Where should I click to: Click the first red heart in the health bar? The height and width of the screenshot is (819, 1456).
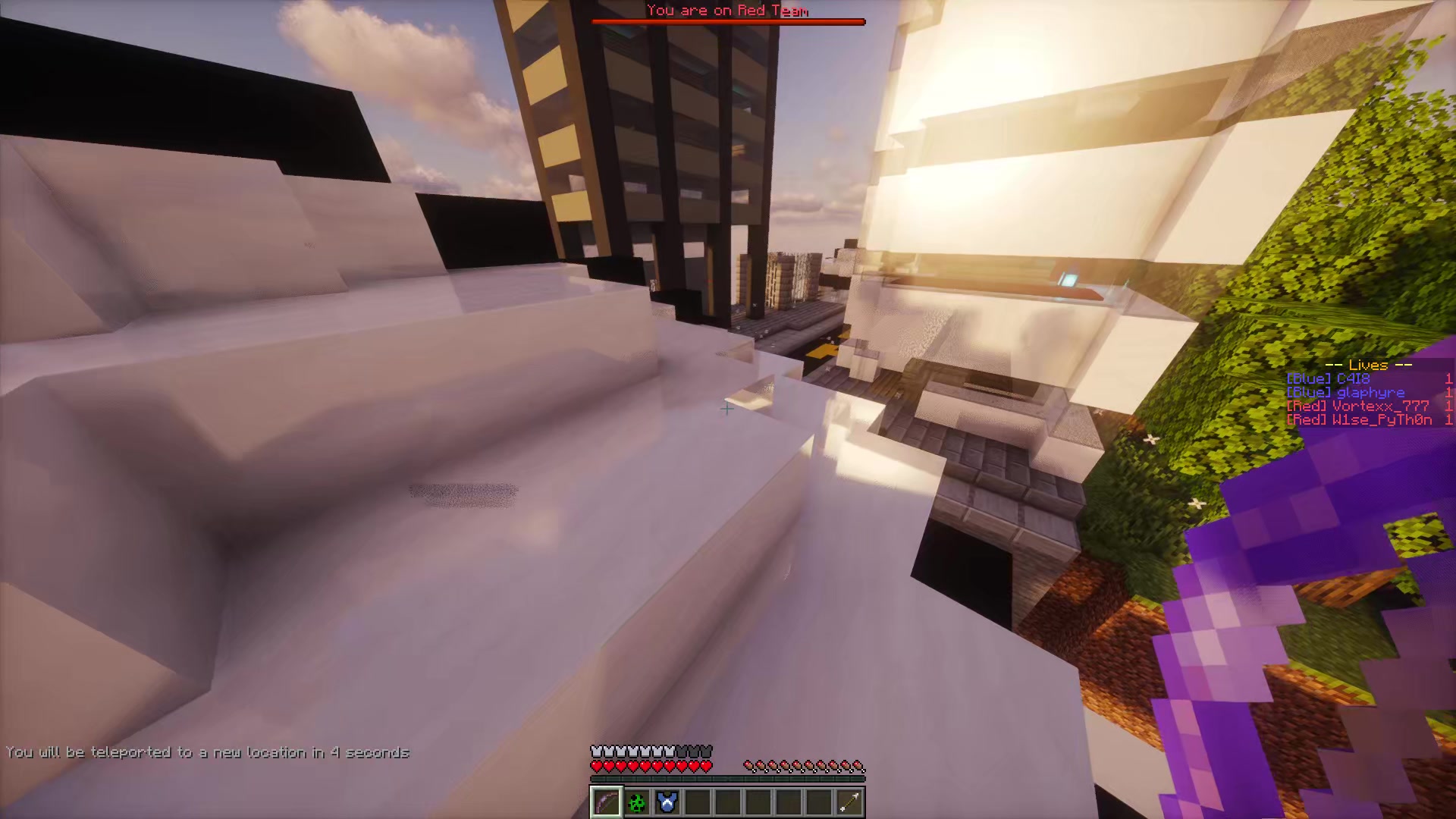pyautogui.click(x=595, y=765)
